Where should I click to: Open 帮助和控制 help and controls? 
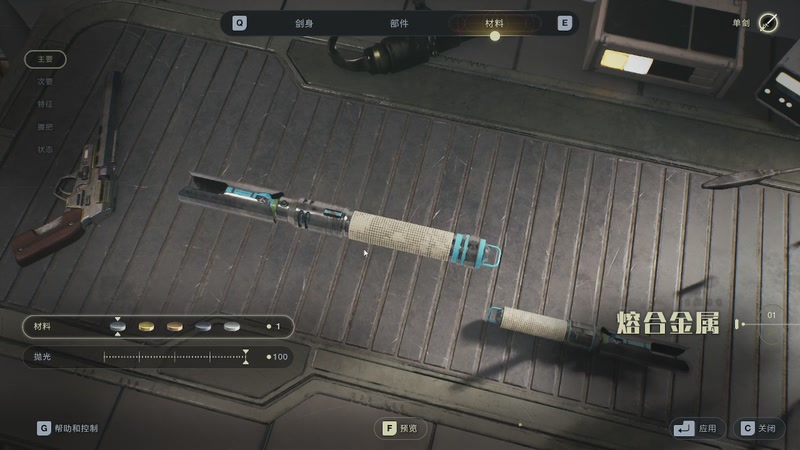(x=68, y=428)
